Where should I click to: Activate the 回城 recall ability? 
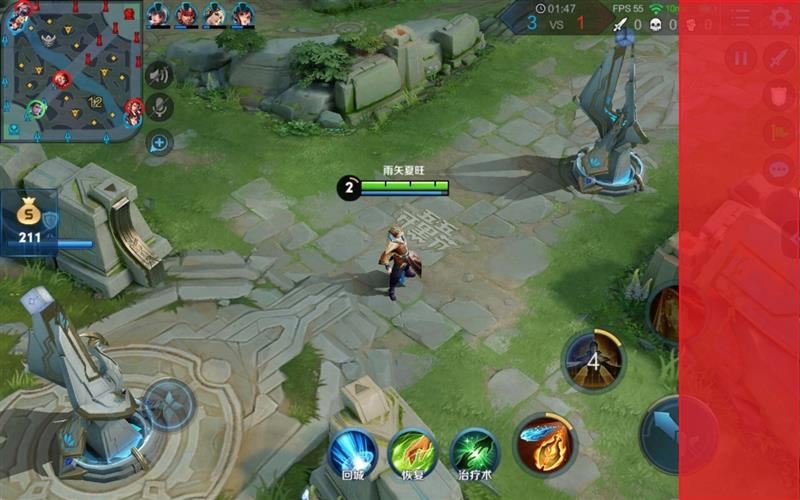353,453
